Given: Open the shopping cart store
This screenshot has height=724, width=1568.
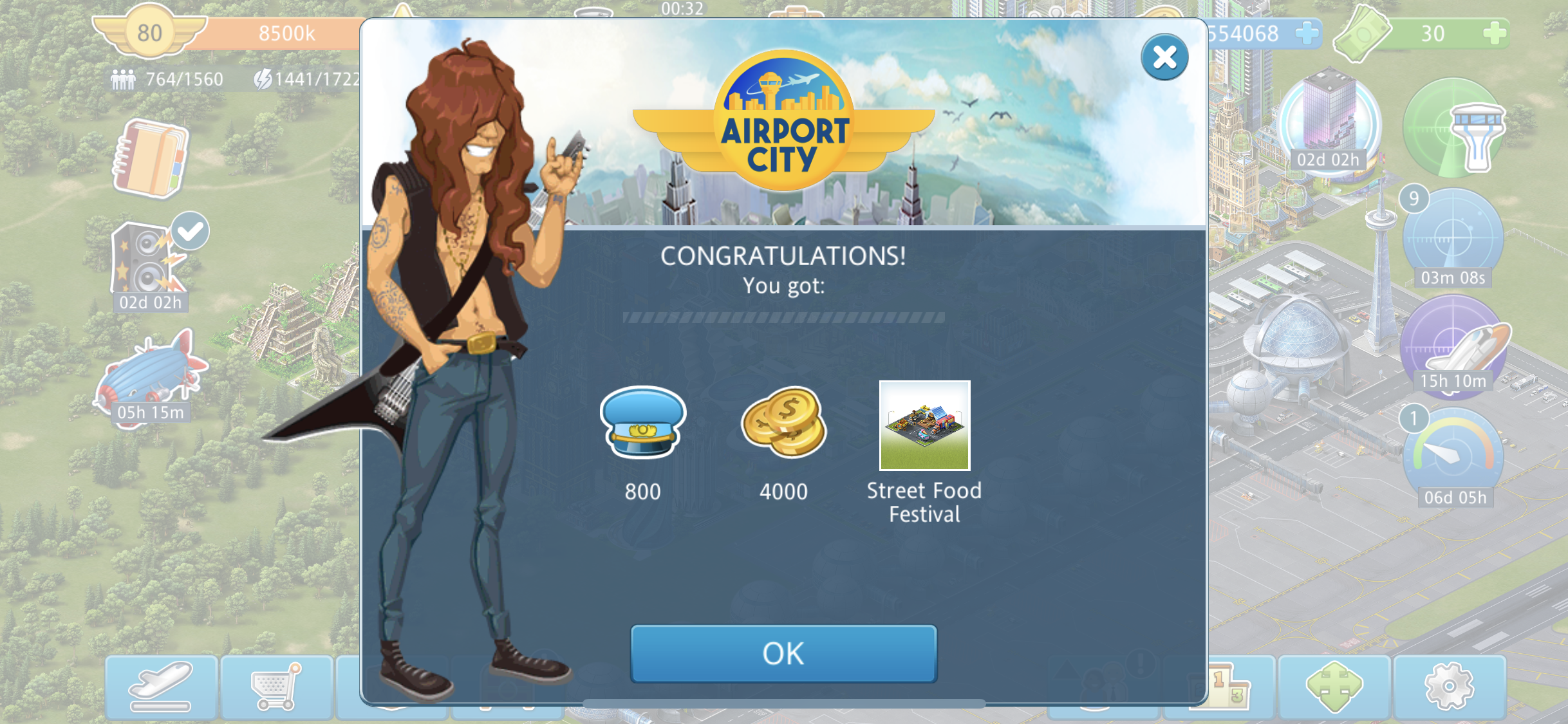Looking at the screenshot, I should pos(276,687).
